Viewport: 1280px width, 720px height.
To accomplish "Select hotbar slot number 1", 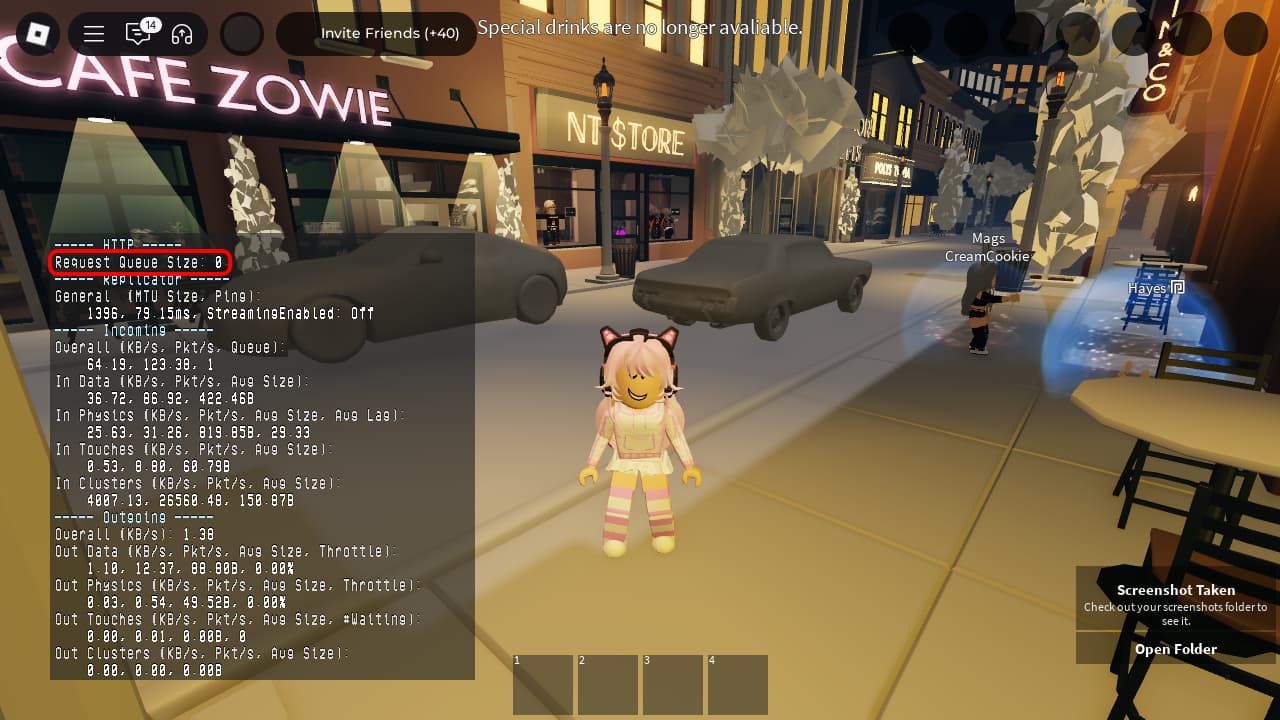I will (x=543, y=685).
